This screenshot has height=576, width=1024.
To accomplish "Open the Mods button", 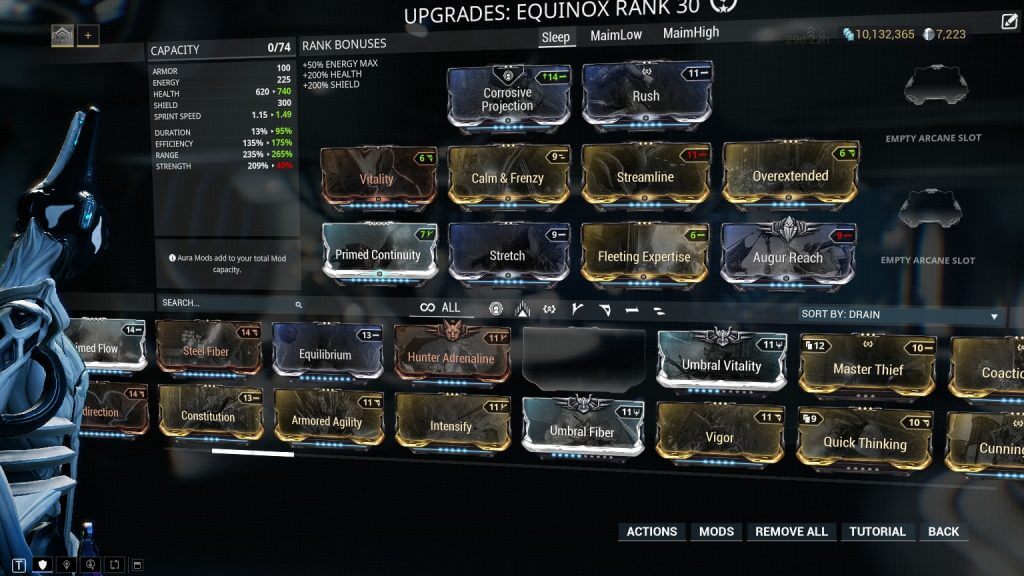I will point(716,532).
